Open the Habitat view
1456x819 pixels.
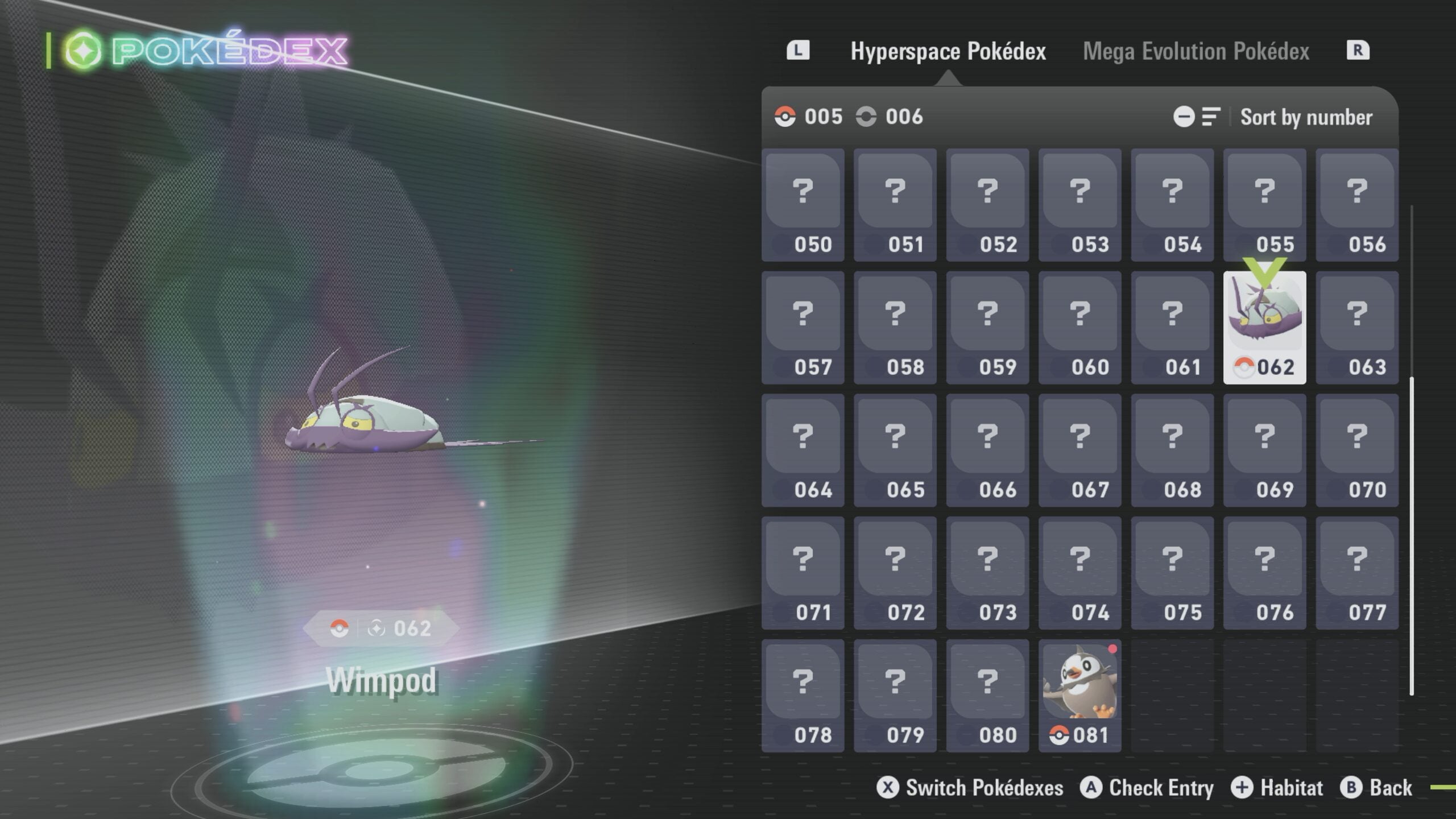(1277, 788)
